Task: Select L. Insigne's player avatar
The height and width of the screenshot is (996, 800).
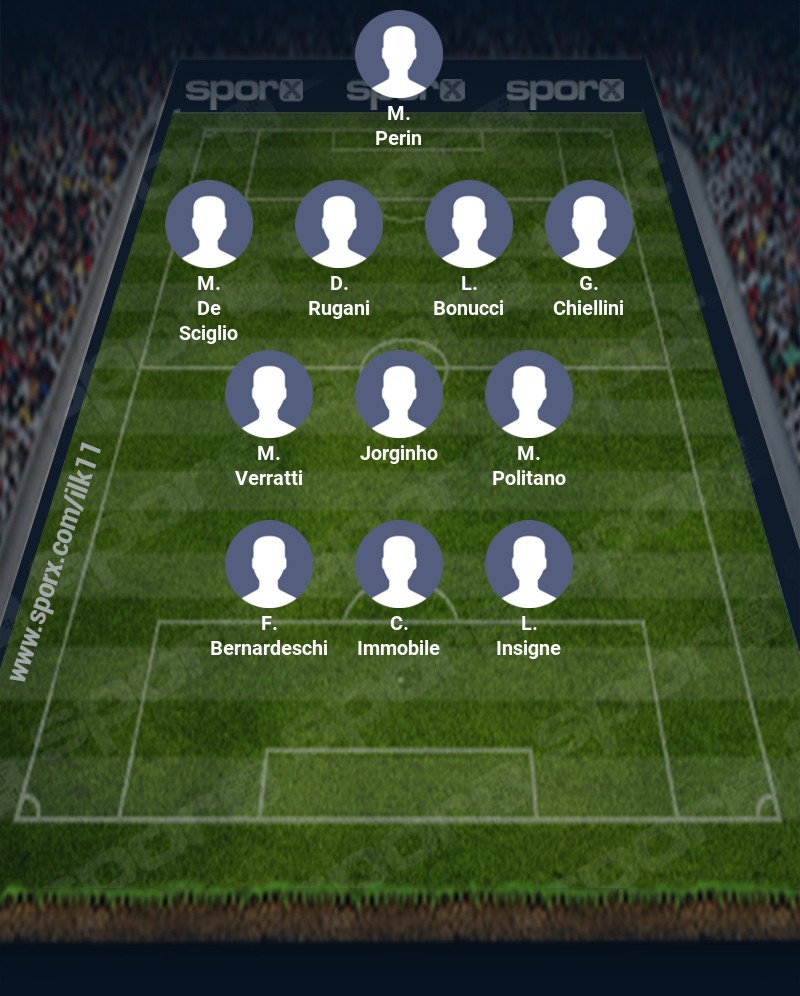Action: (x=529, y=564)
